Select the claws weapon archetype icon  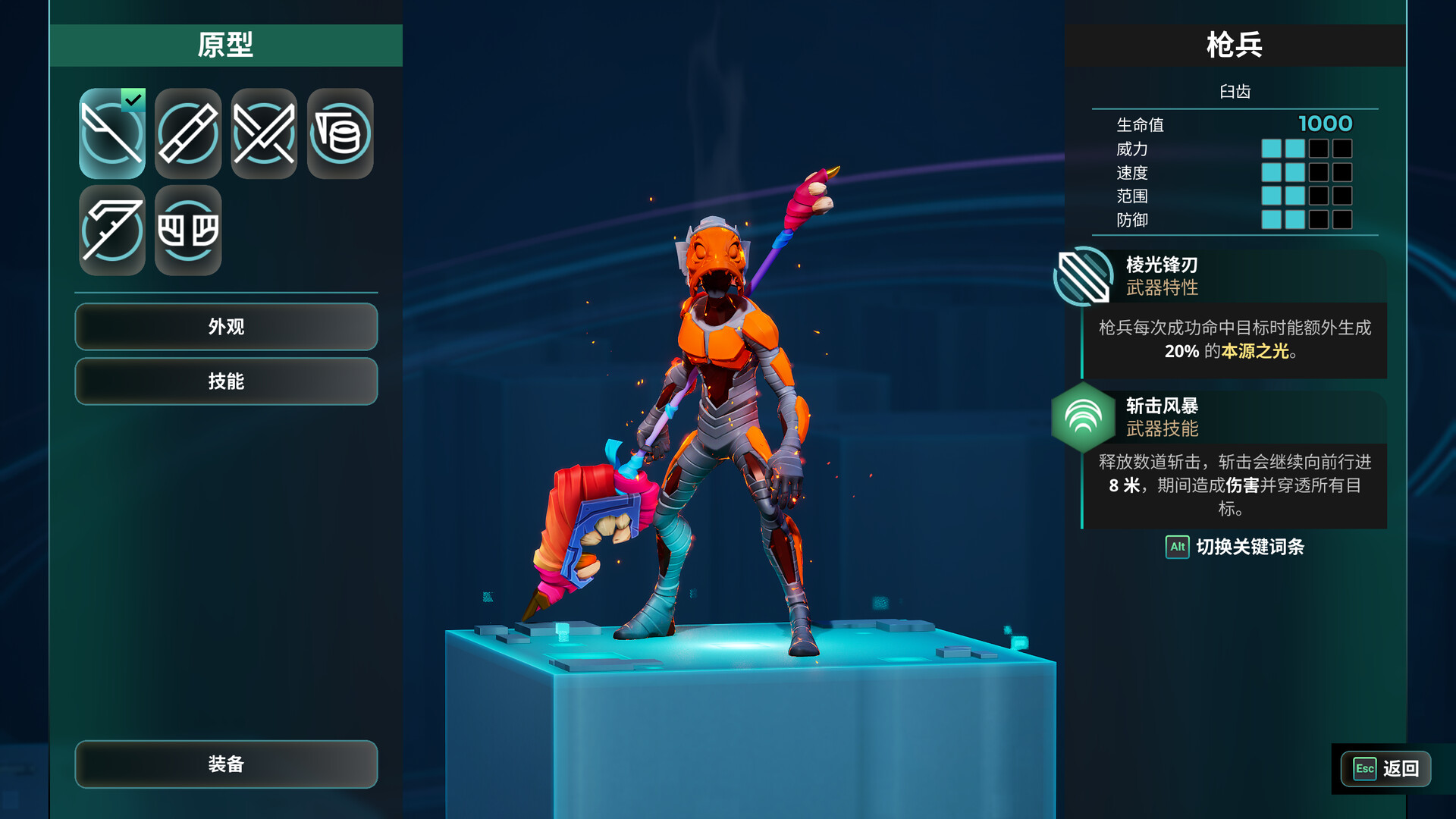[x=187, y=229]
